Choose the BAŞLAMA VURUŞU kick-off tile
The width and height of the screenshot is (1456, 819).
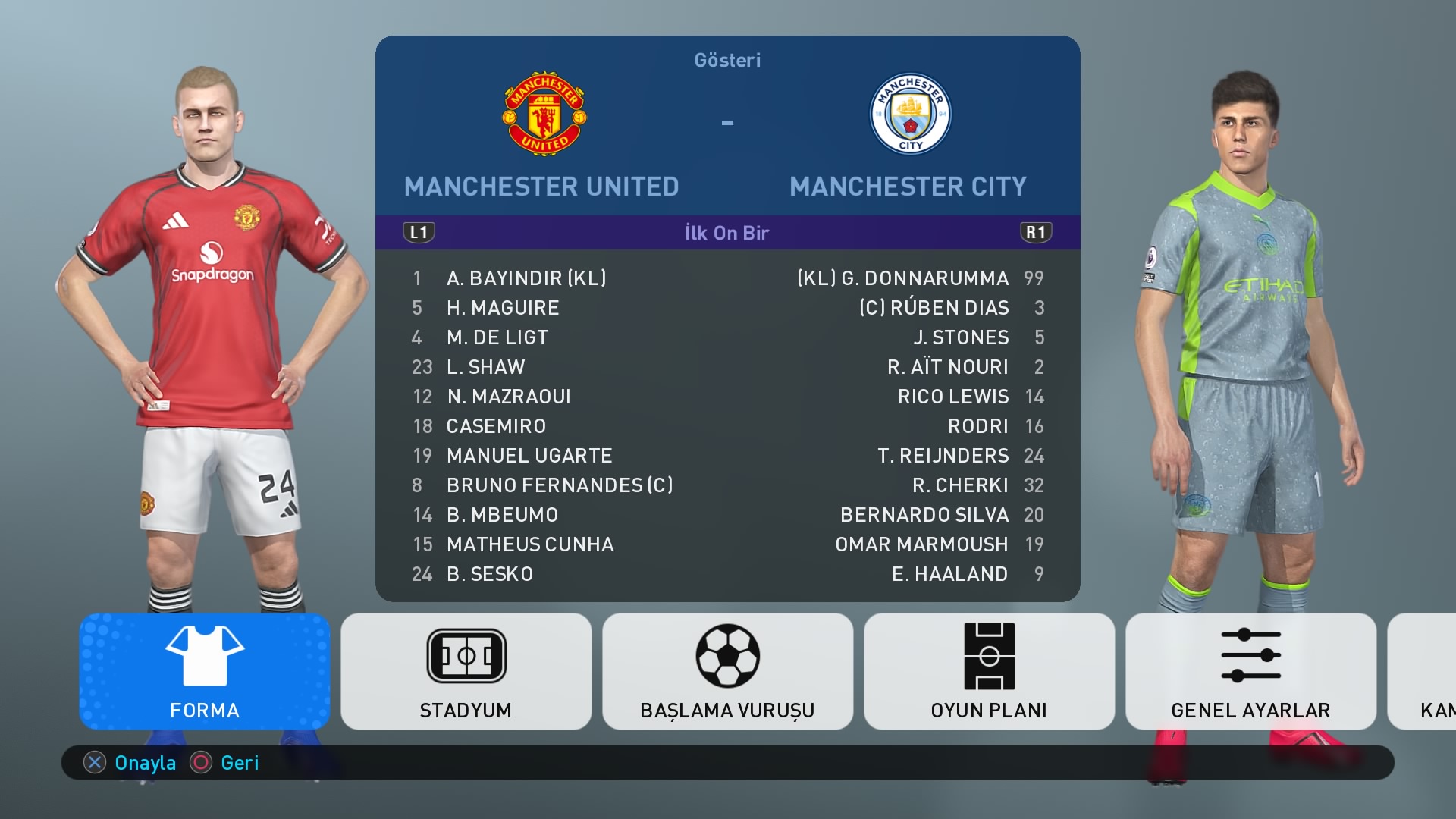pyautogui.click(x=727, y=671)
